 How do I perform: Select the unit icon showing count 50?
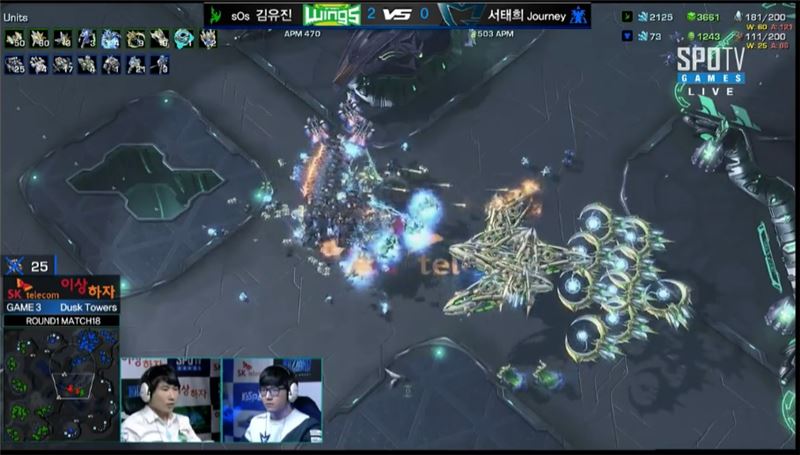coord(15,39)
